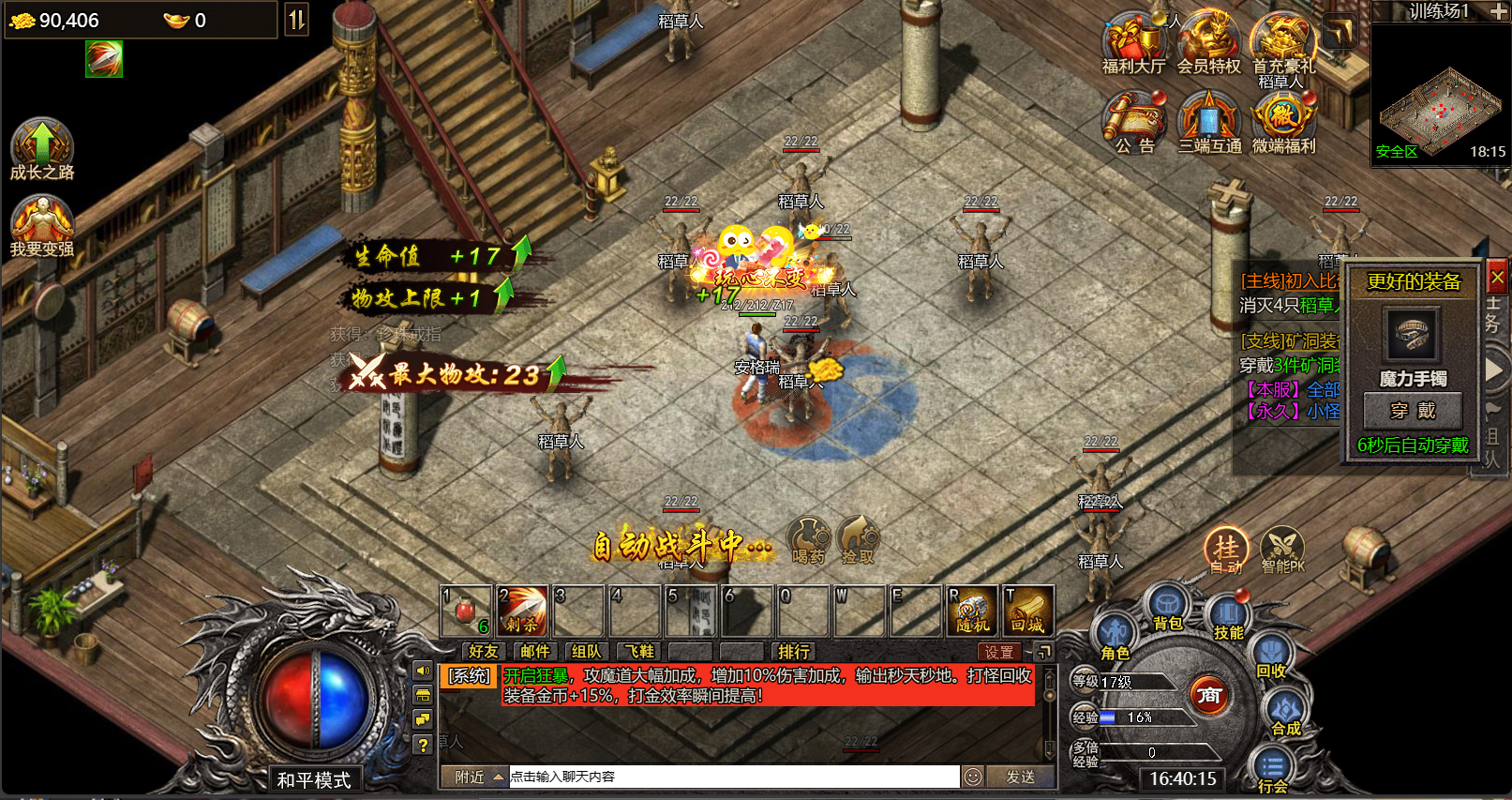Open the 福利大厅 welfare hall
This screenshot has height=800, width=1512.
coord(1132,43)
